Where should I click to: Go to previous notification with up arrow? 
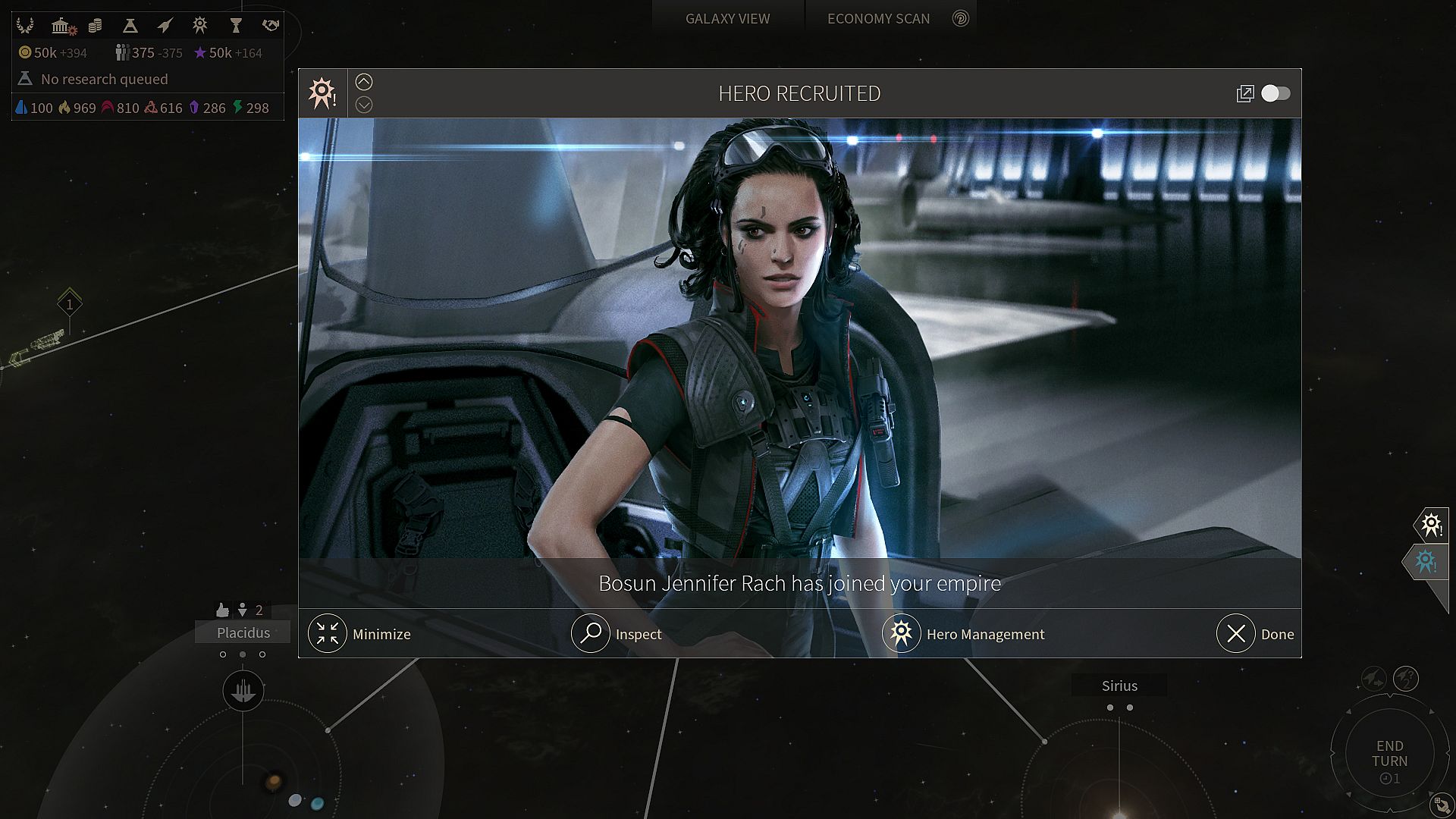click(364, 82)
